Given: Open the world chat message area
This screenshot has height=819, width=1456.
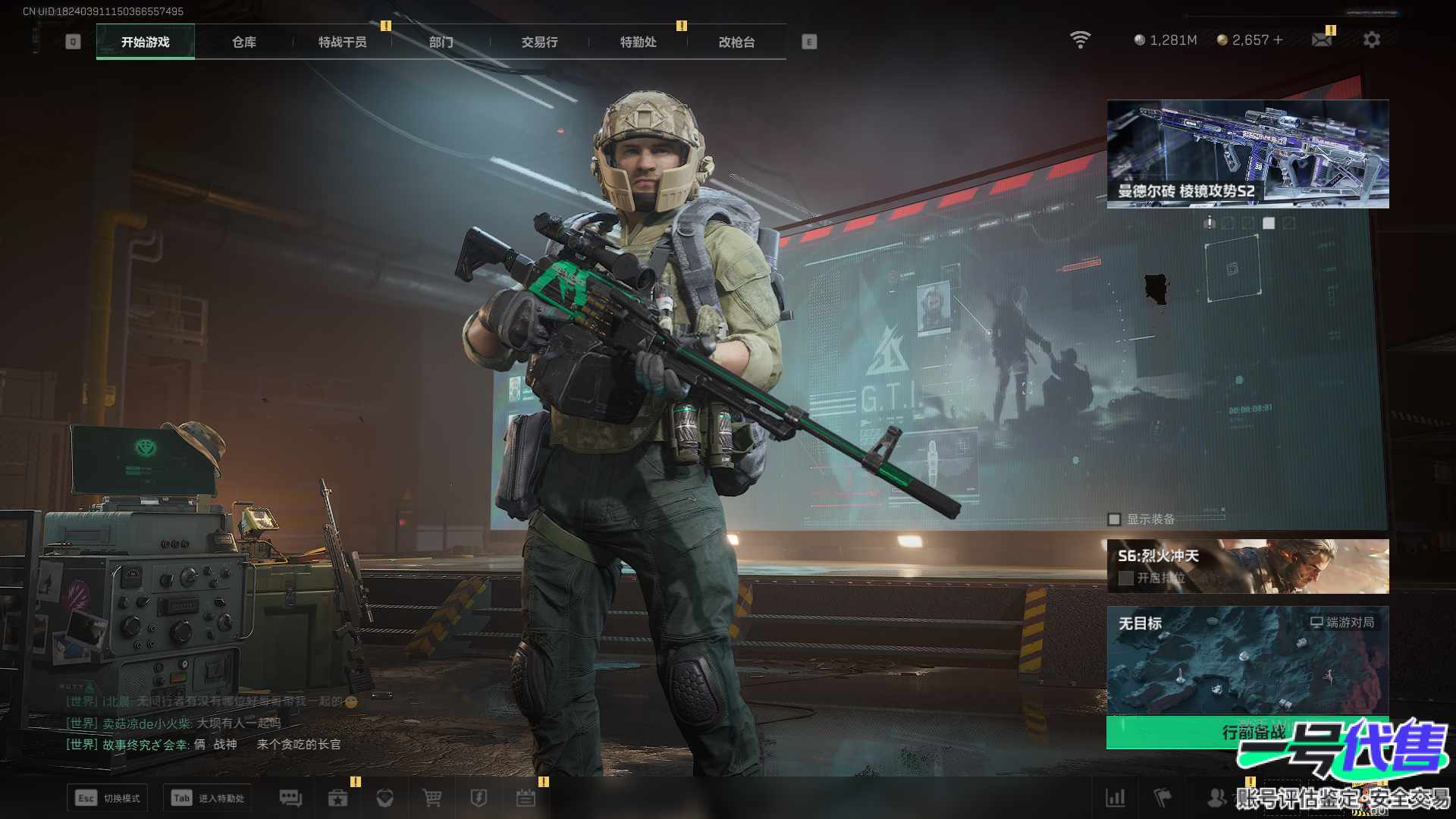Looking at the screenshot, I should (205, 723).
